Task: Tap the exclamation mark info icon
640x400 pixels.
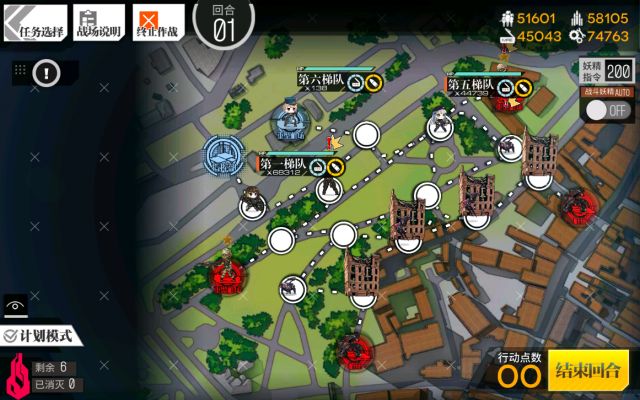Action: pyautogui.click(x=48, y=72)
